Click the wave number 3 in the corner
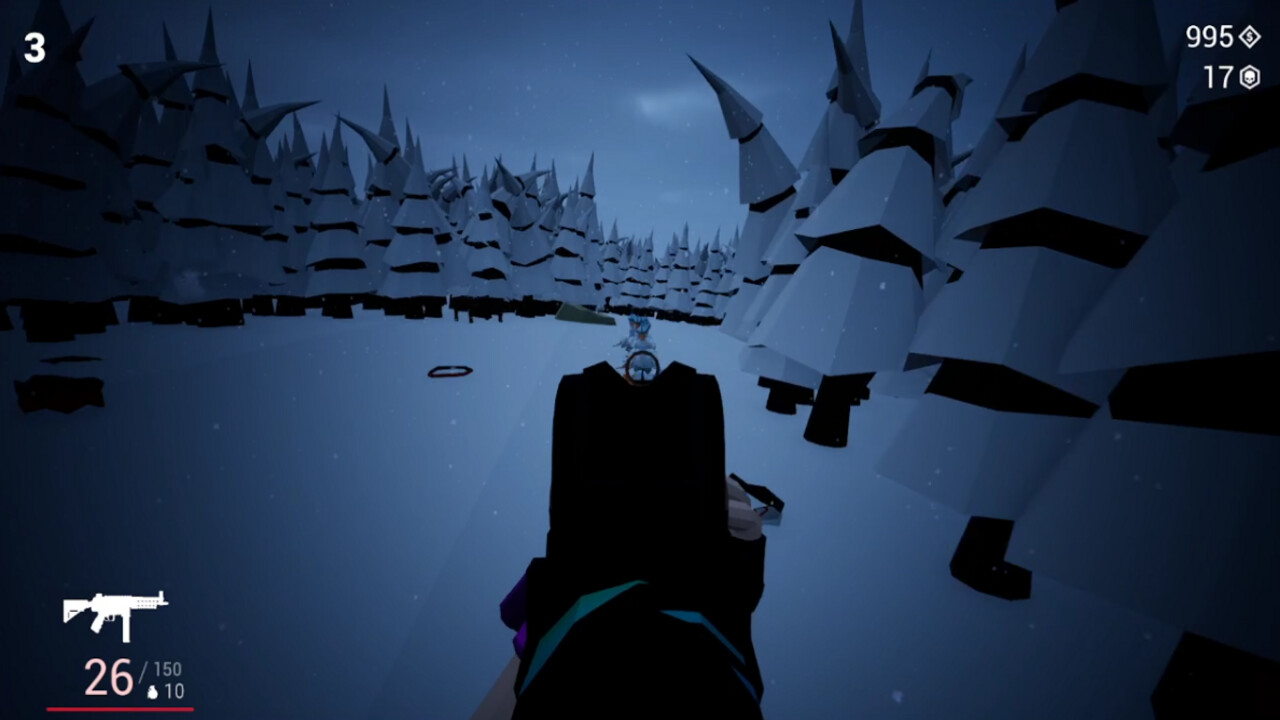 click(x=36, y=46)
